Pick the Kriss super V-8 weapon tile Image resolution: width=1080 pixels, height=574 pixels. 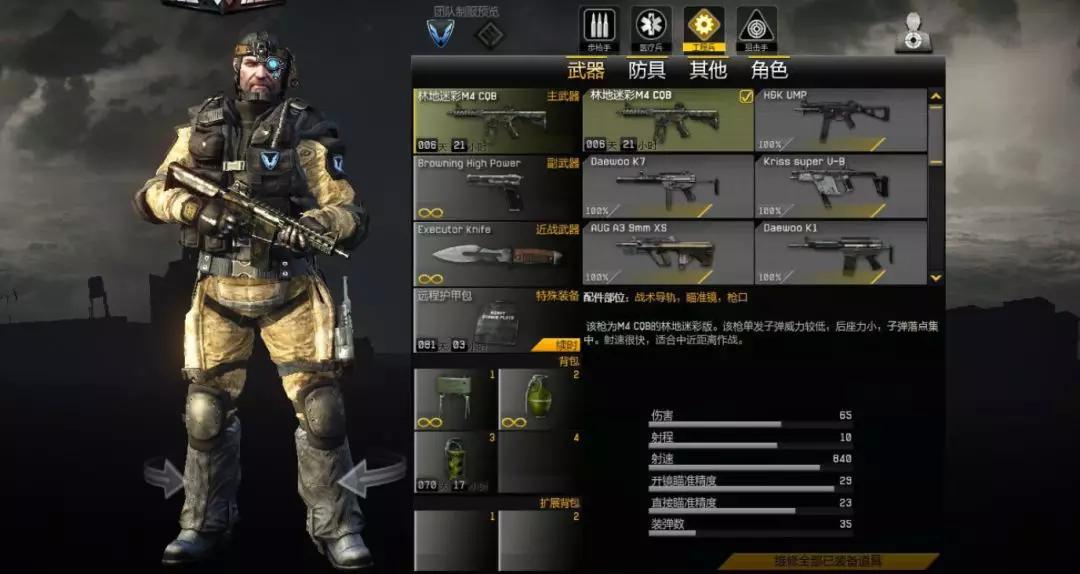pos(840,186)
